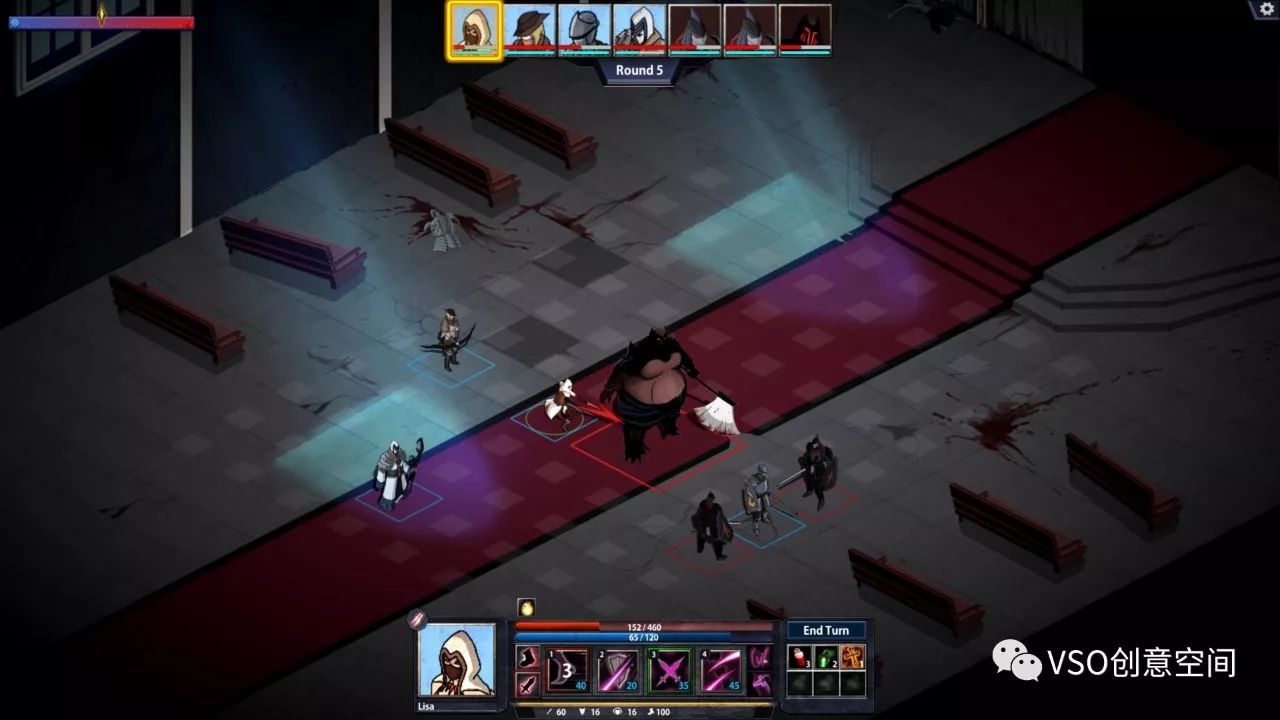Viewport: 1280px width, 720px height.
Task: Use the red health potion
Action: (x=799, y=658)
